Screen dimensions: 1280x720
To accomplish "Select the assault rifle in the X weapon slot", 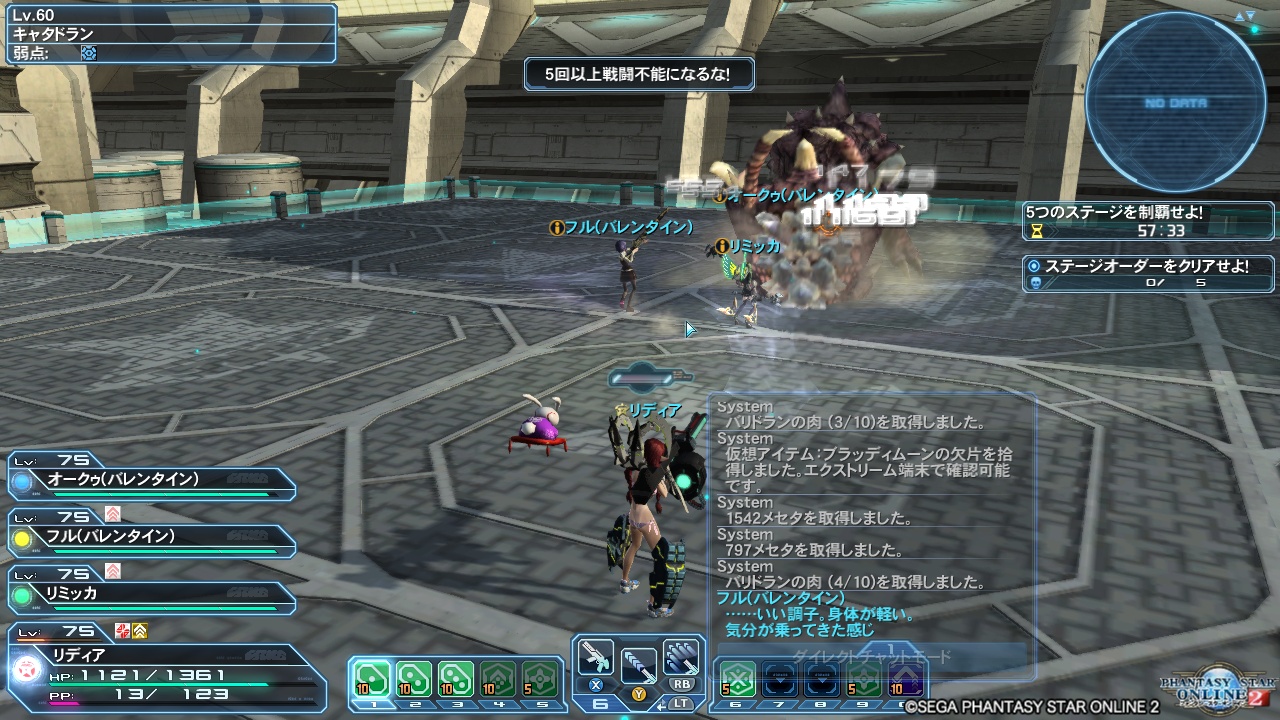I will click(595, 657).
